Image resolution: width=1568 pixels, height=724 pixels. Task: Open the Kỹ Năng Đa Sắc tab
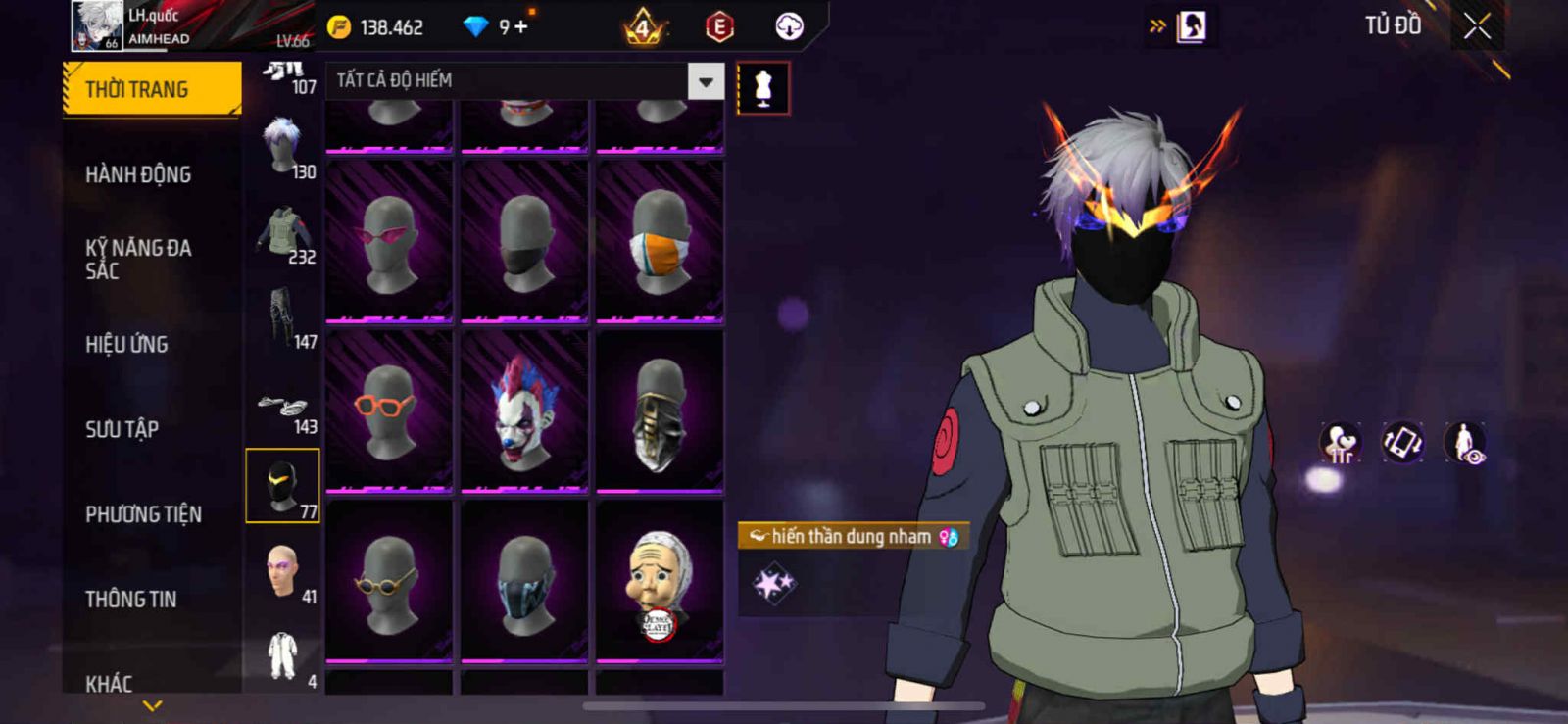click(138, 259)
